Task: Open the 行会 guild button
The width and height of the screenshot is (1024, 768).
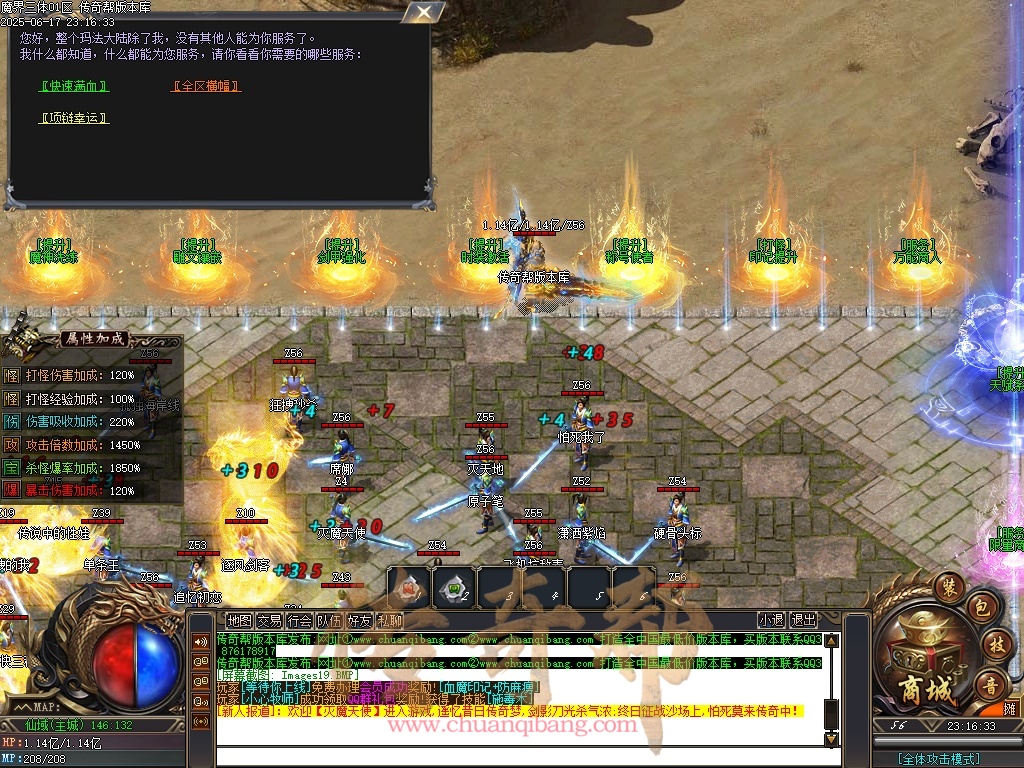Action: (299, 621)
